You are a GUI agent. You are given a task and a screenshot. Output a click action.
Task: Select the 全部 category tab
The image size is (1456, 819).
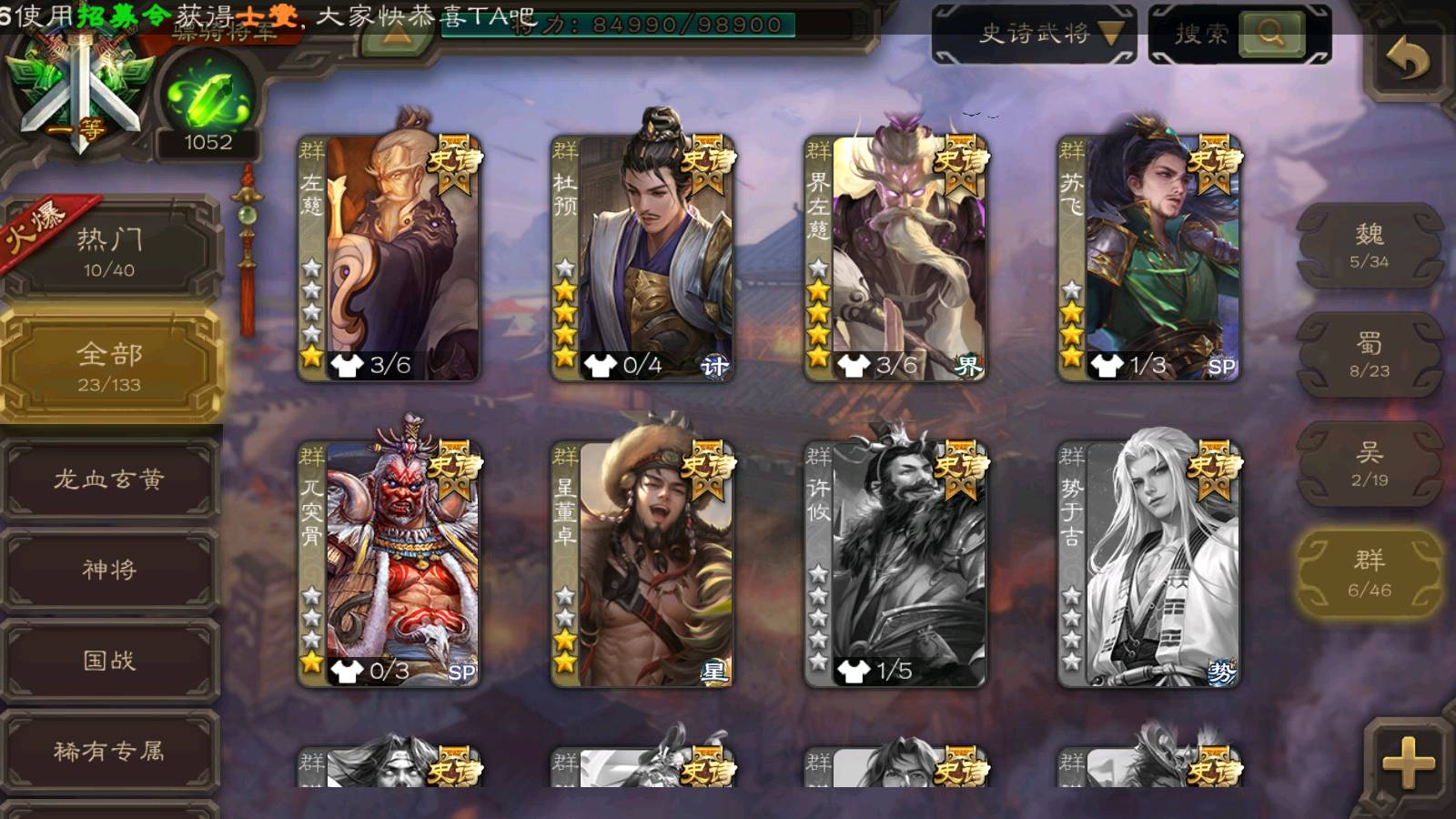click(109, 366)
